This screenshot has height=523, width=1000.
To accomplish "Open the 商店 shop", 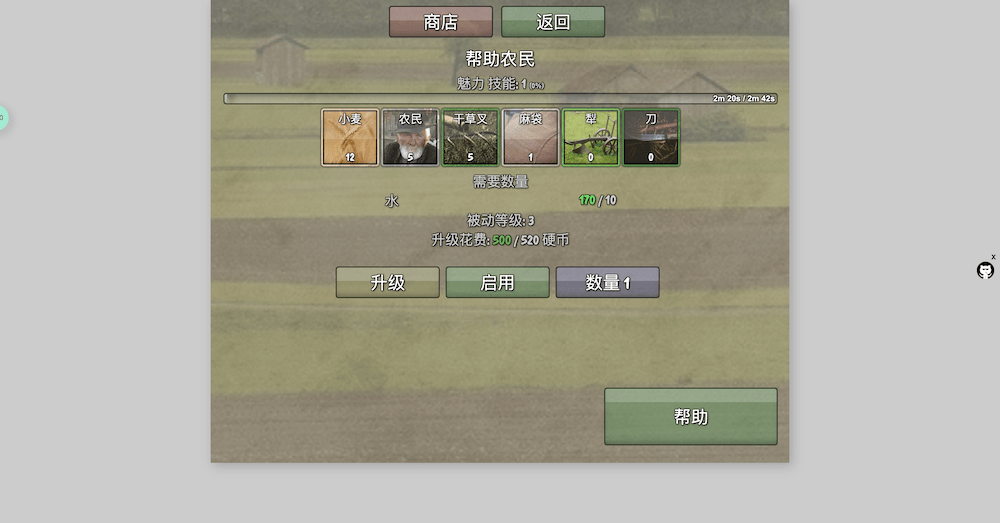I will tap(440, 22).
